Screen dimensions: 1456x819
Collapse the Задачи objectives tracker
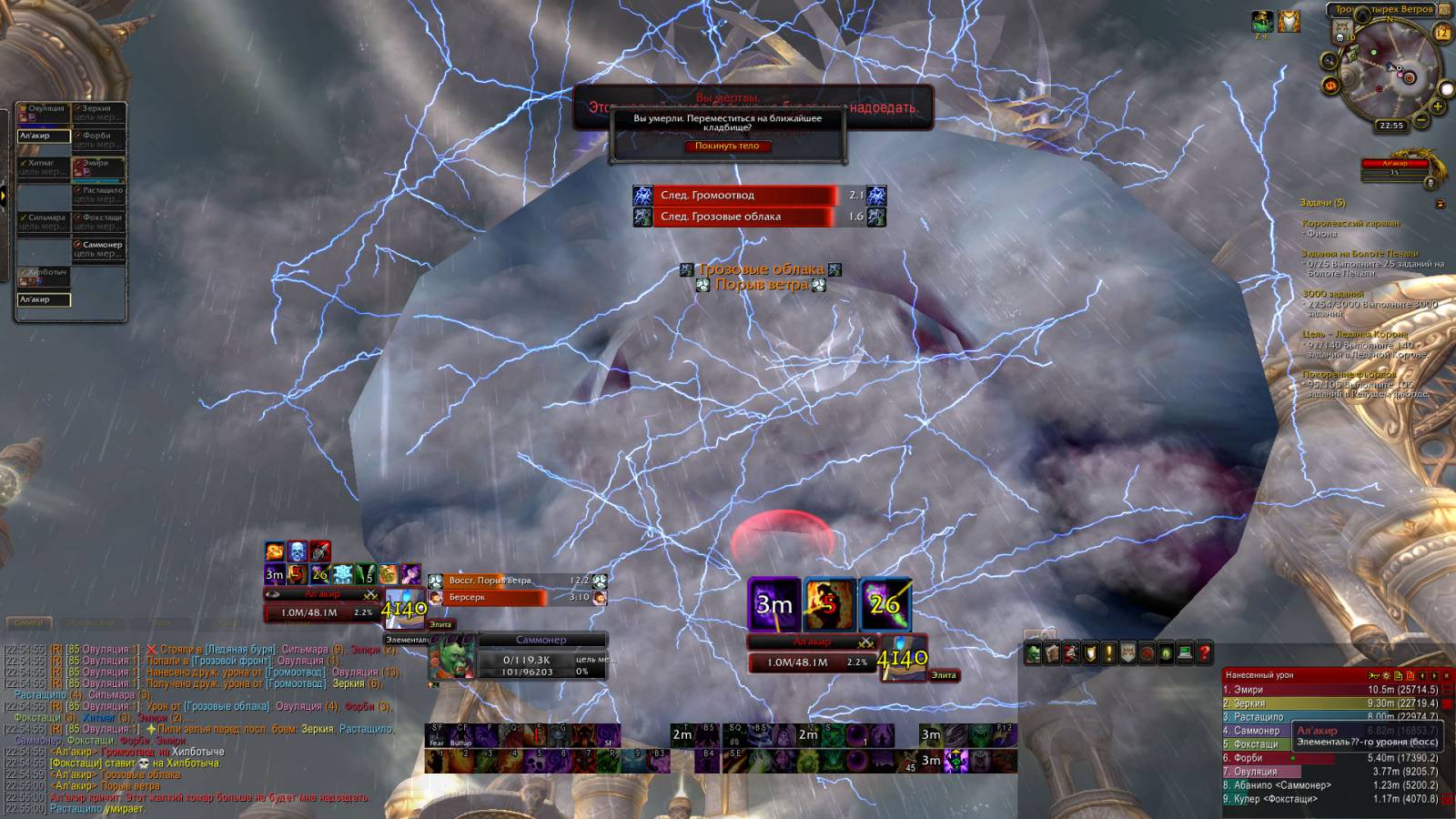click(x=1440, y=204)
